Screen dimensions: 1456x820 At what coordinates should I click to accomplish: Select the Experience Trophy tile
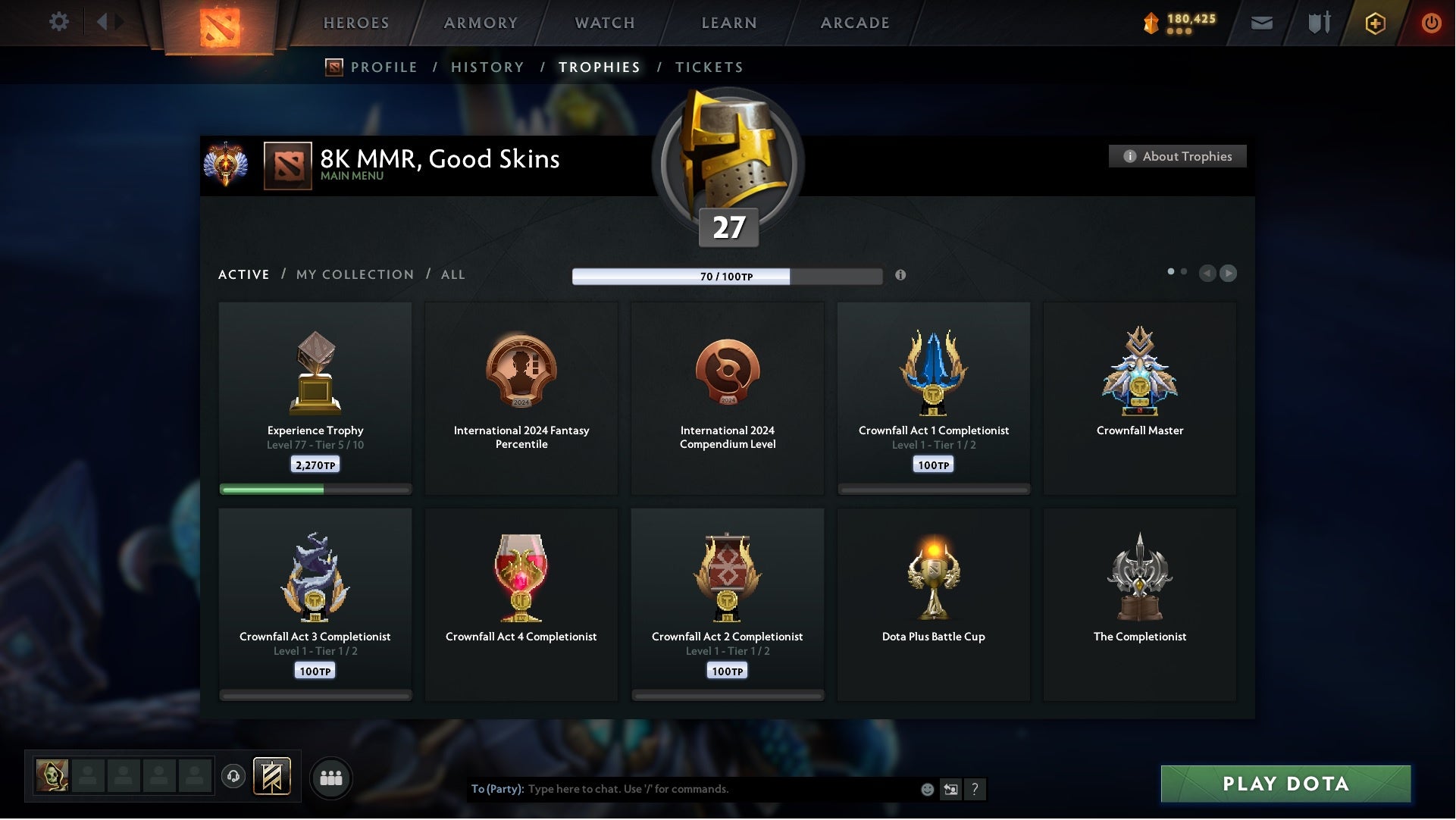(x=315, y=398)
